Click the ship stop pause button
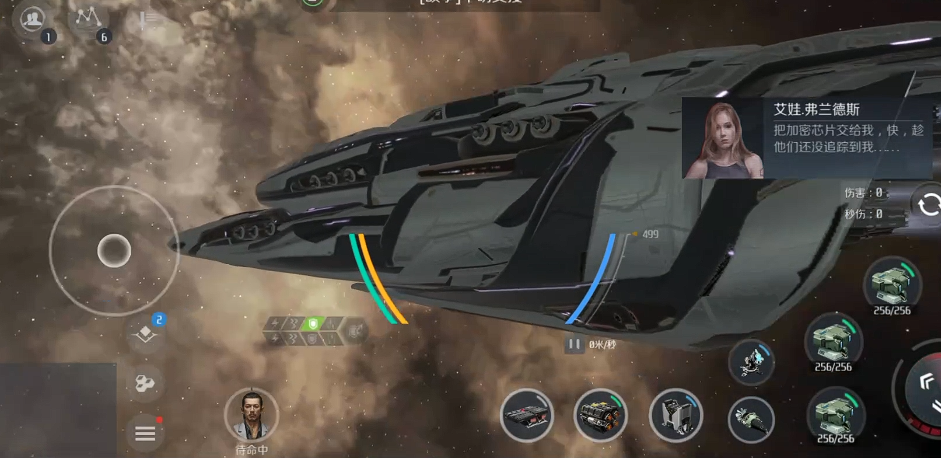 574,344
